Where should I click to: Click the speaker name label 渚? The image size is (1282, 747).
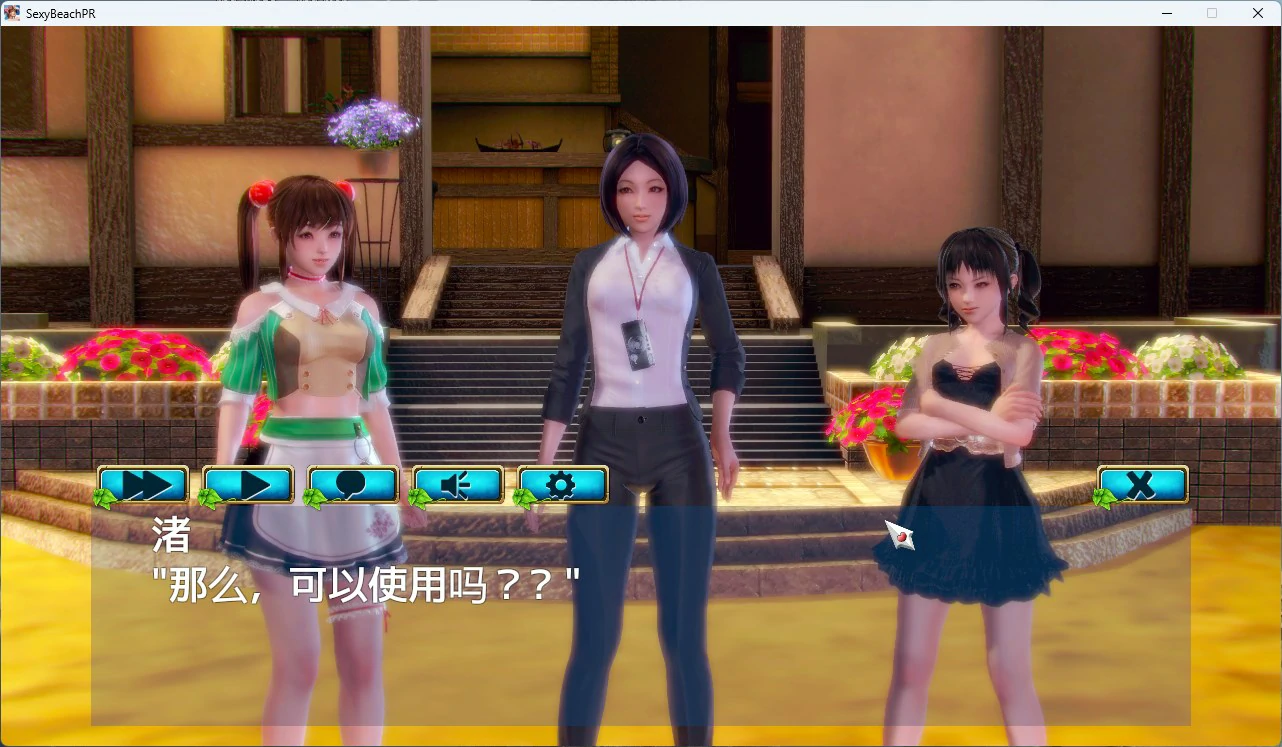pyautogui.click(x=171, y=537)
